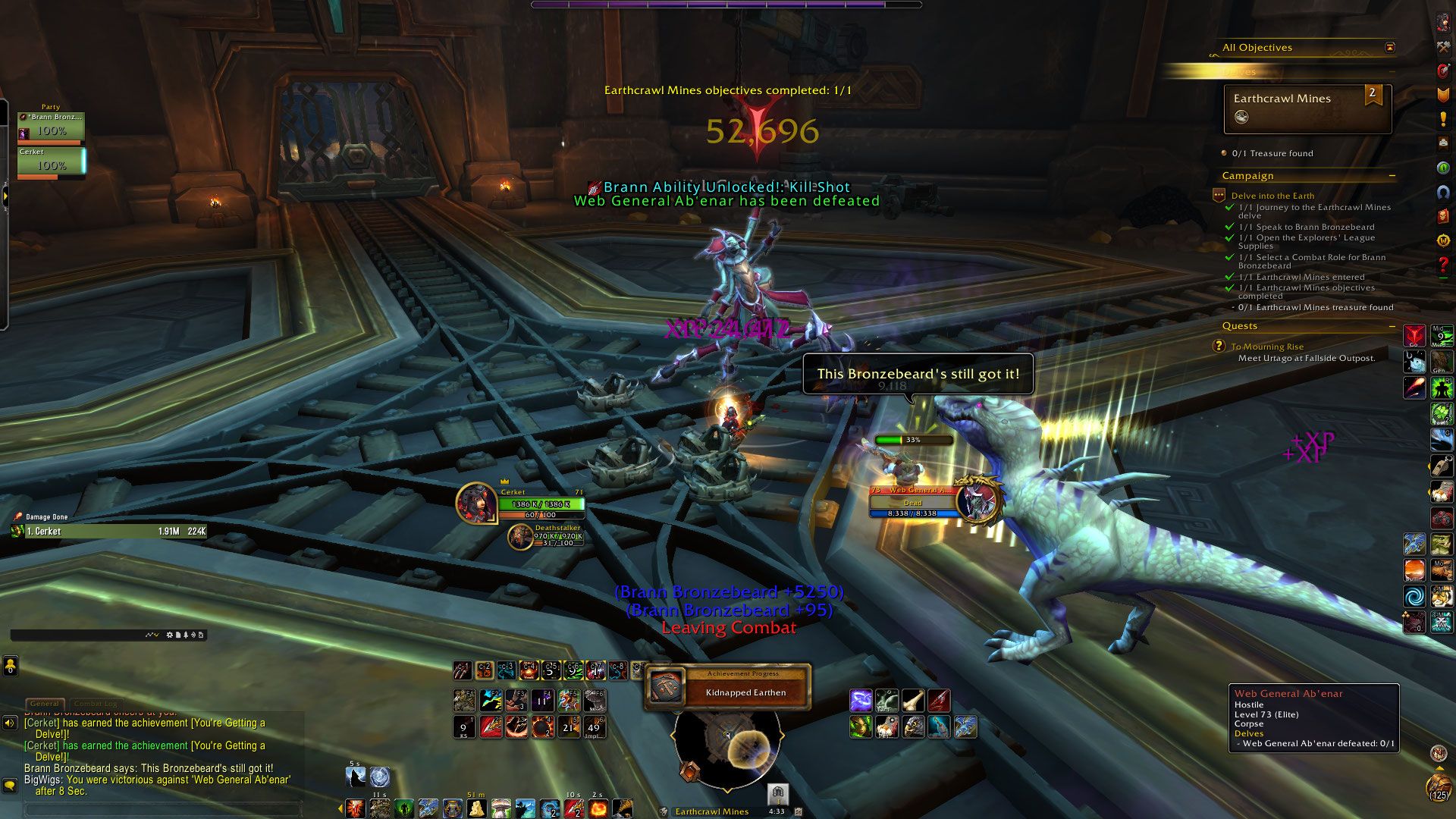Click the Earthcrawl Mines delve panel
This screenshot has width=1456, height=819.
[1307, 108]
